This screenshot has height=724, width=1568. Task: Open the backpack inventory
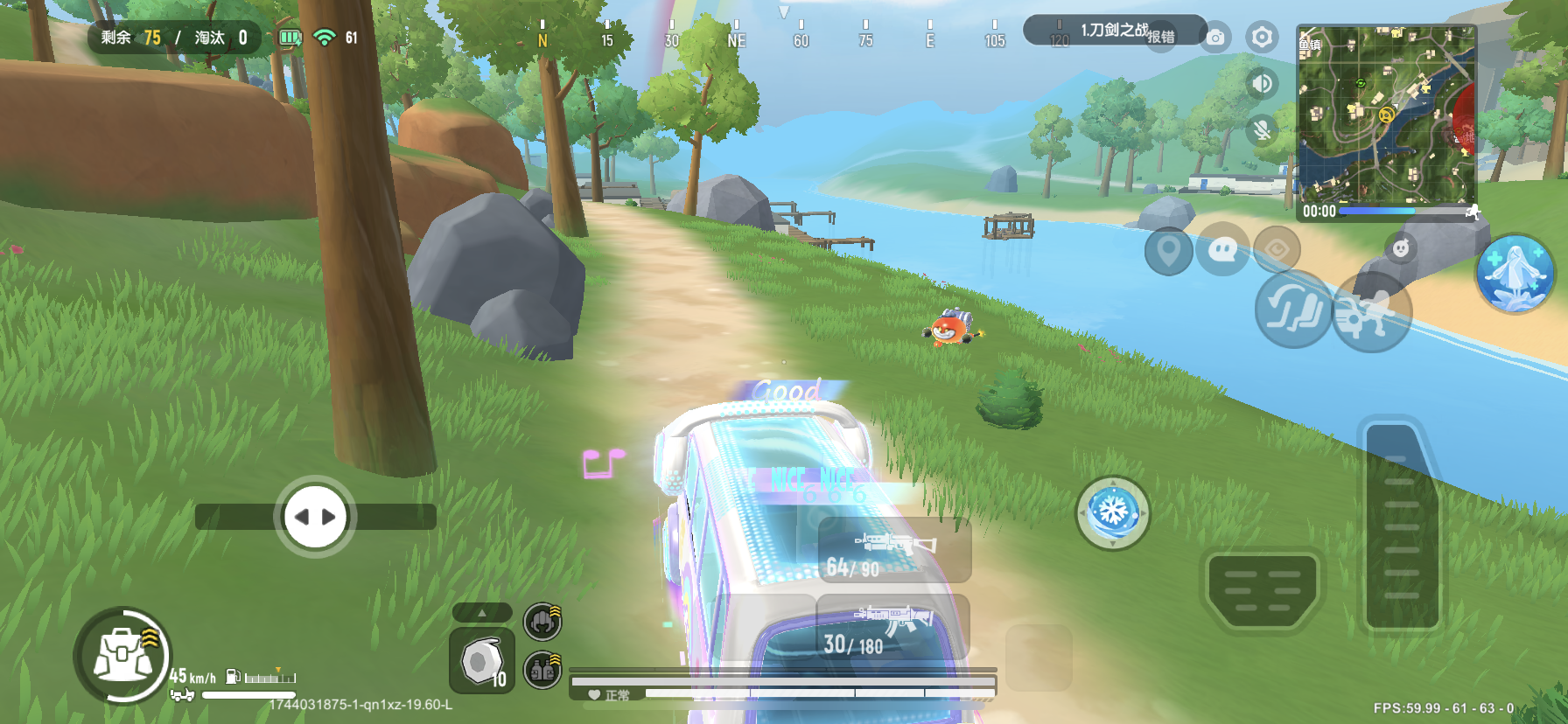point(122,656)
